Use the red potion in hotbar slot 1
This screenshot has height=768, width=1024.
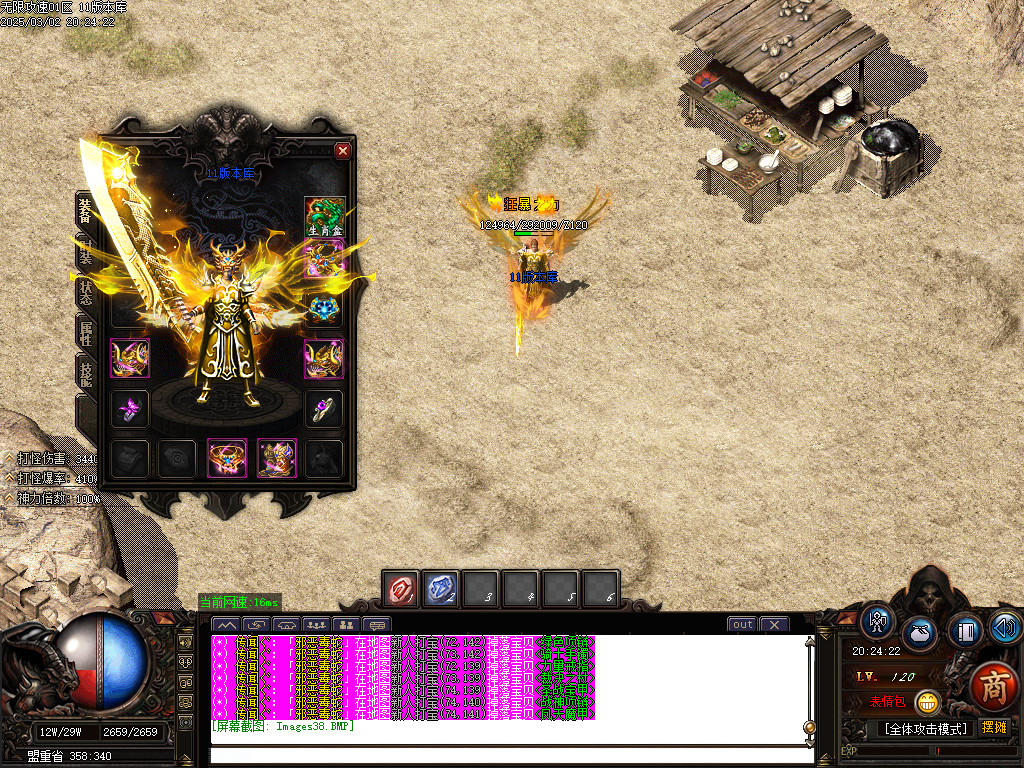401,588
